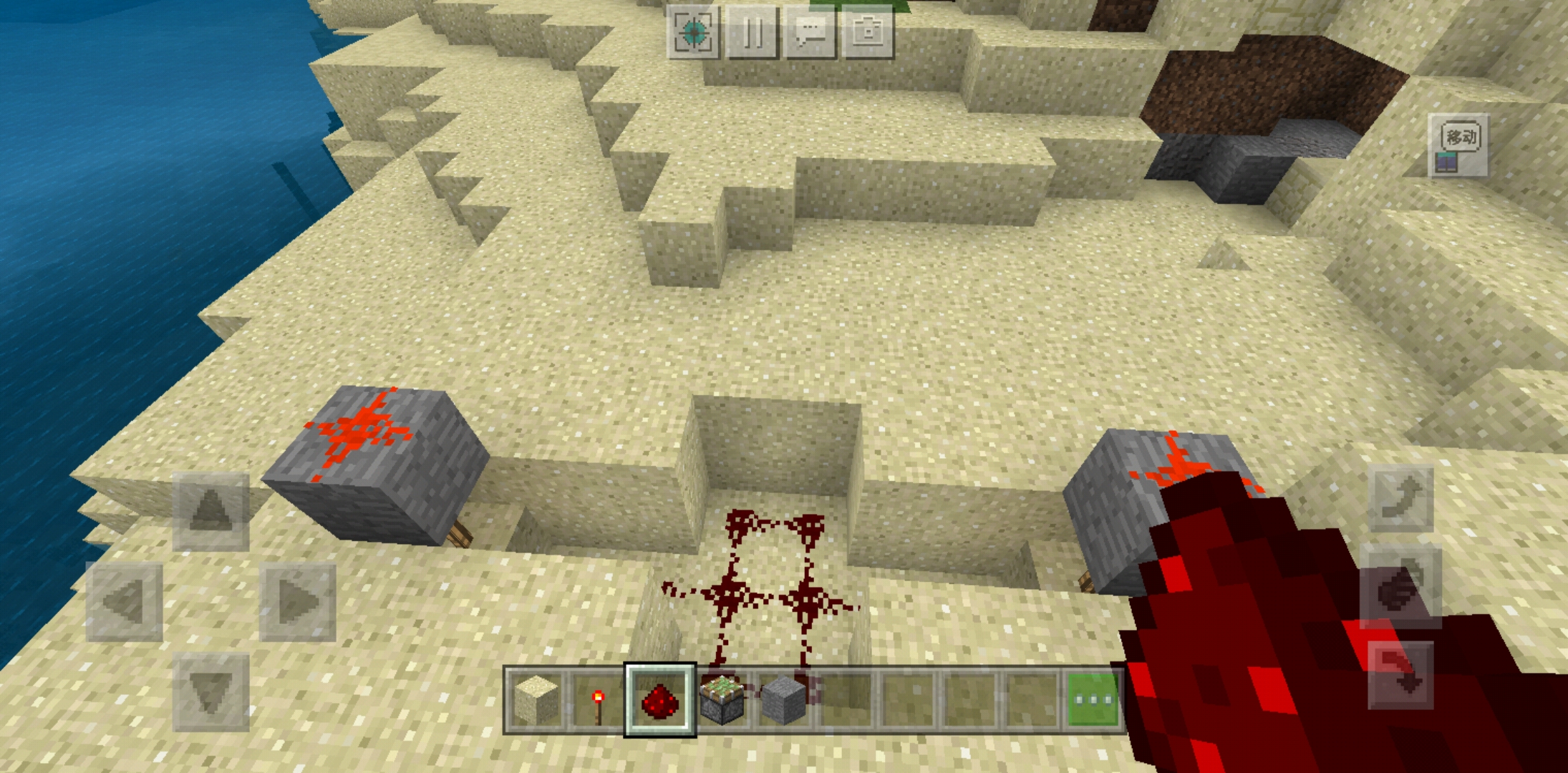The width and height of the screenshot is (1568, 773).
Task: Choose the sticky piston hotbar slot
Action: click(x=722, y=700)
